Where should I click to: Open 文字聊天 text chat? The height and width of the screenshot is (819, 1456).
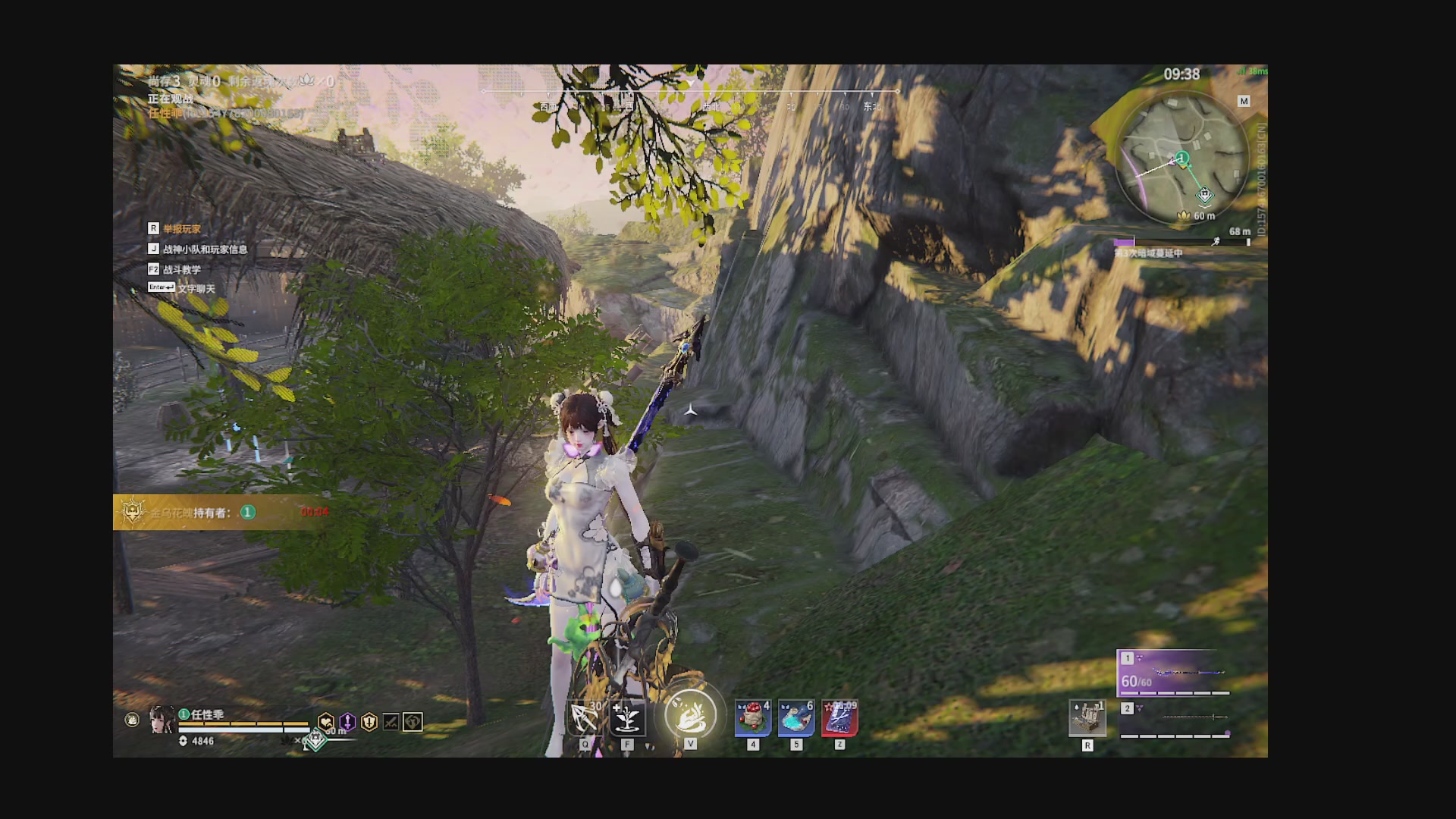coord(196,289)
